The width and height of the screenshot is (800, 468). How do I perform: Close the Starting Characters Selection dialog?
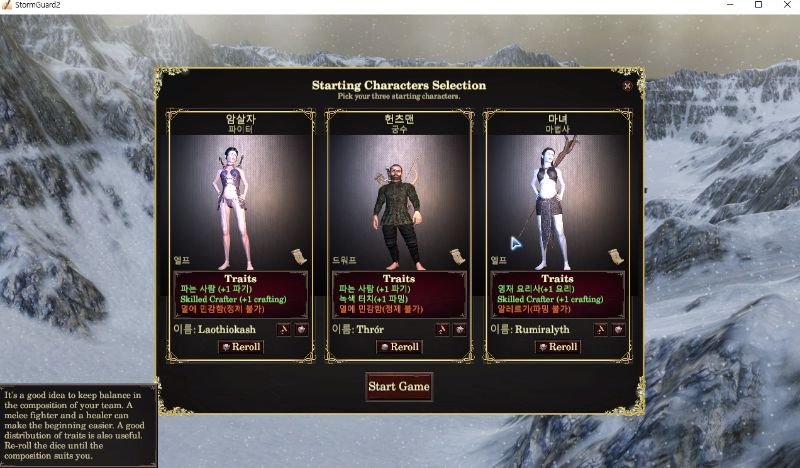tap(627, 86)
